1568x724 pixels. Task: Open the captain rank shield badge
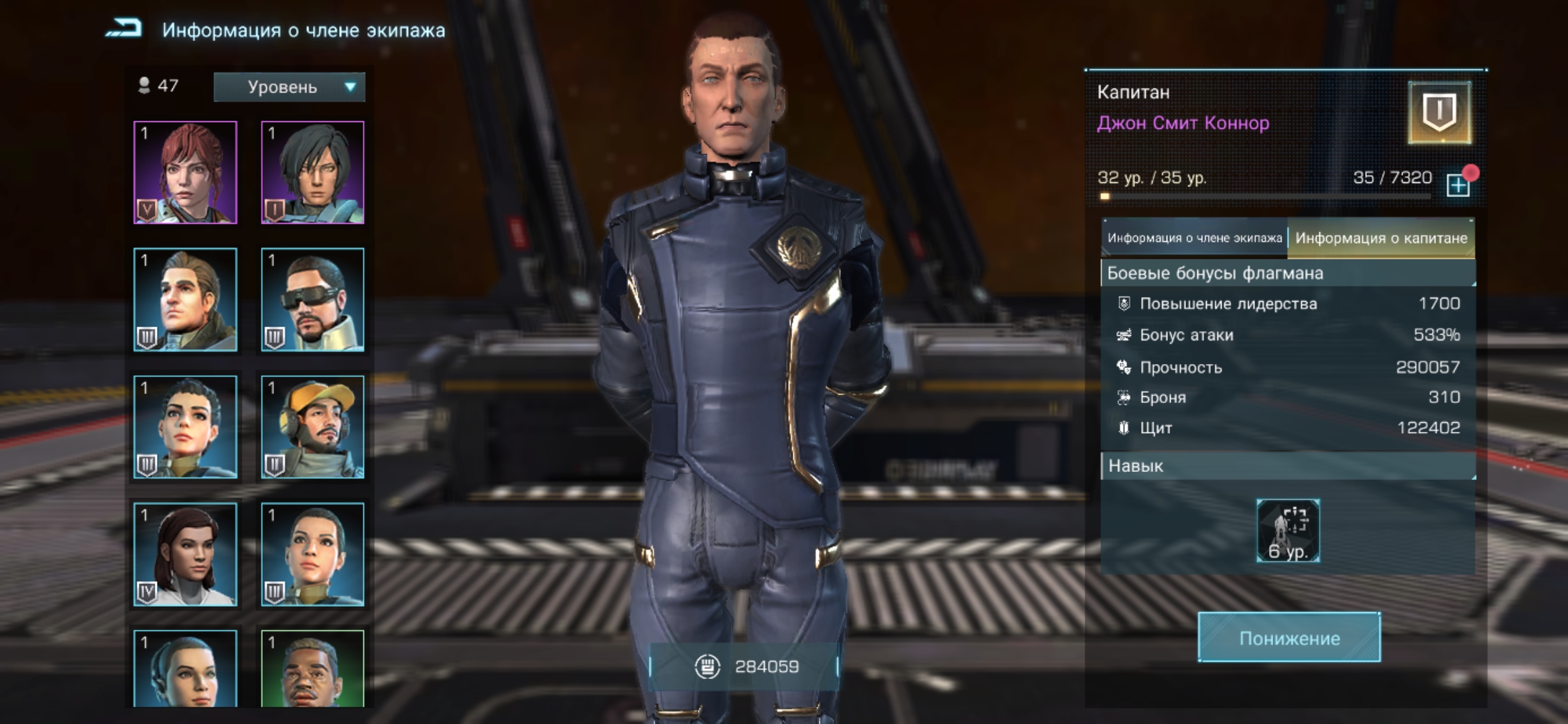pos(1439,113)
